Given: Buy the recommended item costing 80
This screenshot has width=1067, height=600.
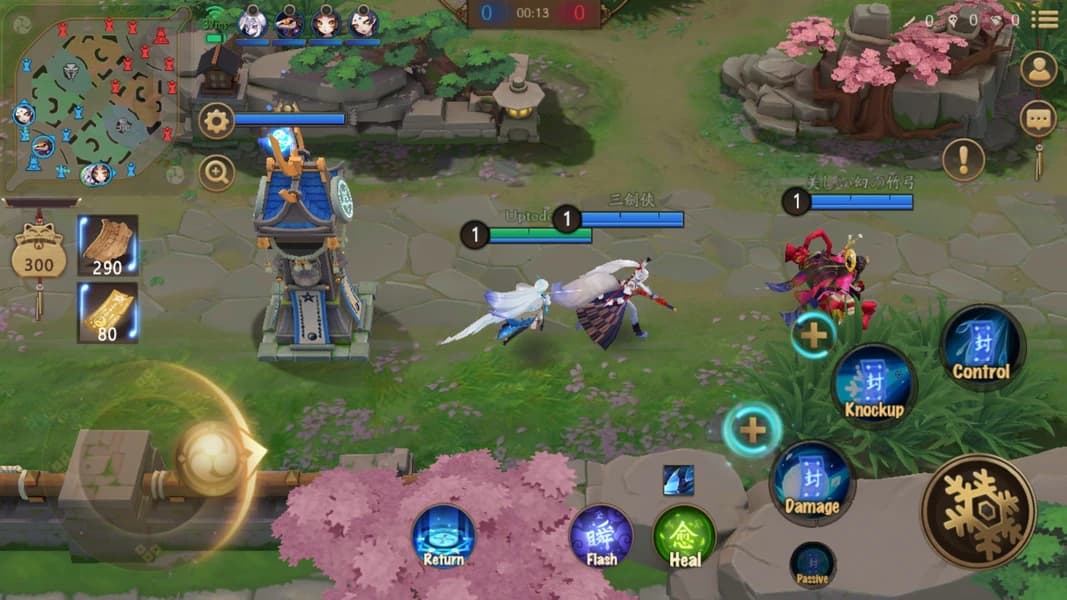Looking at the screenshot, I should (107, 311).
